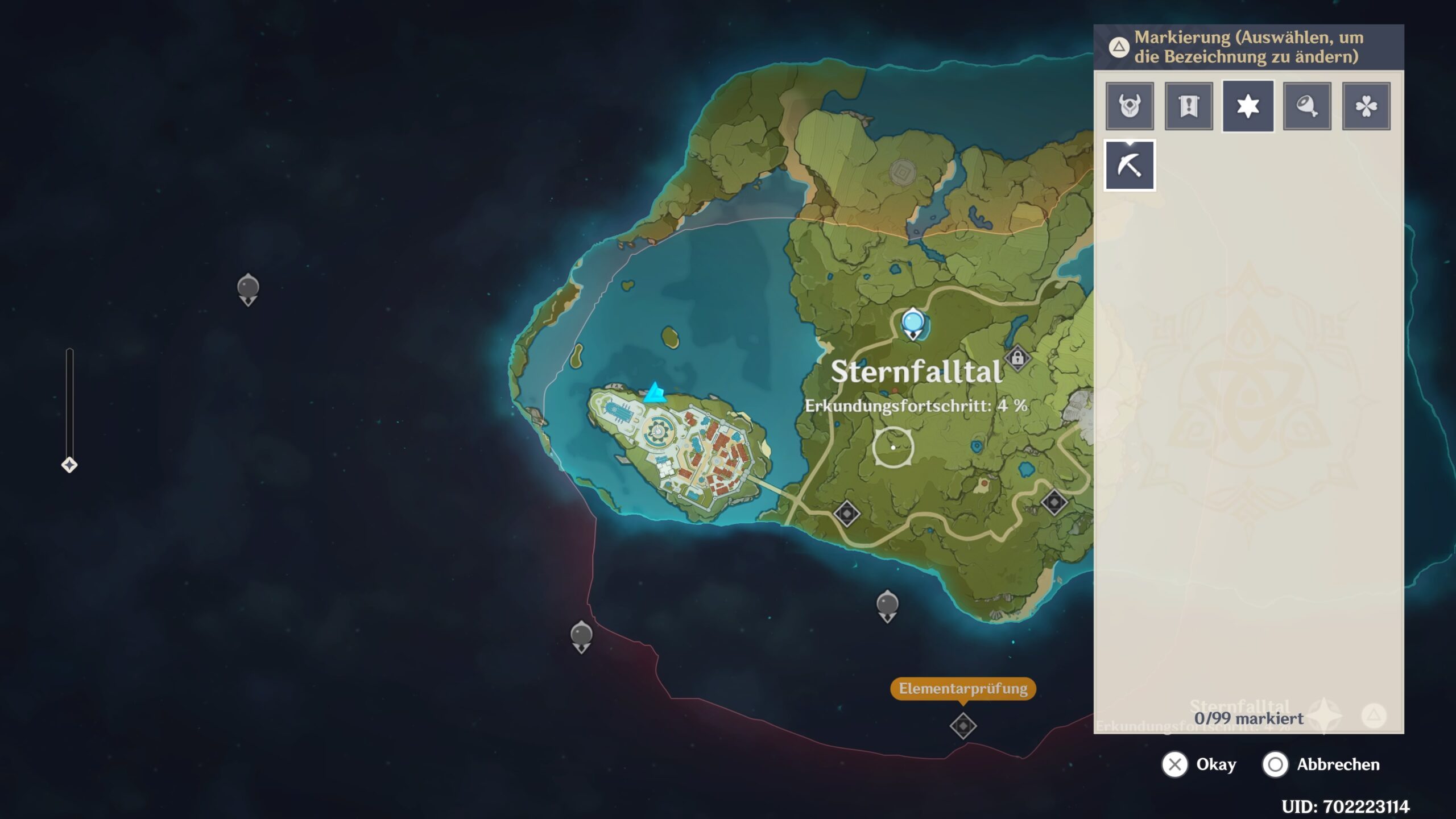Choose the clover leaf marker icon
Screen dimensions: 1456x819
tap(1366, 106)
